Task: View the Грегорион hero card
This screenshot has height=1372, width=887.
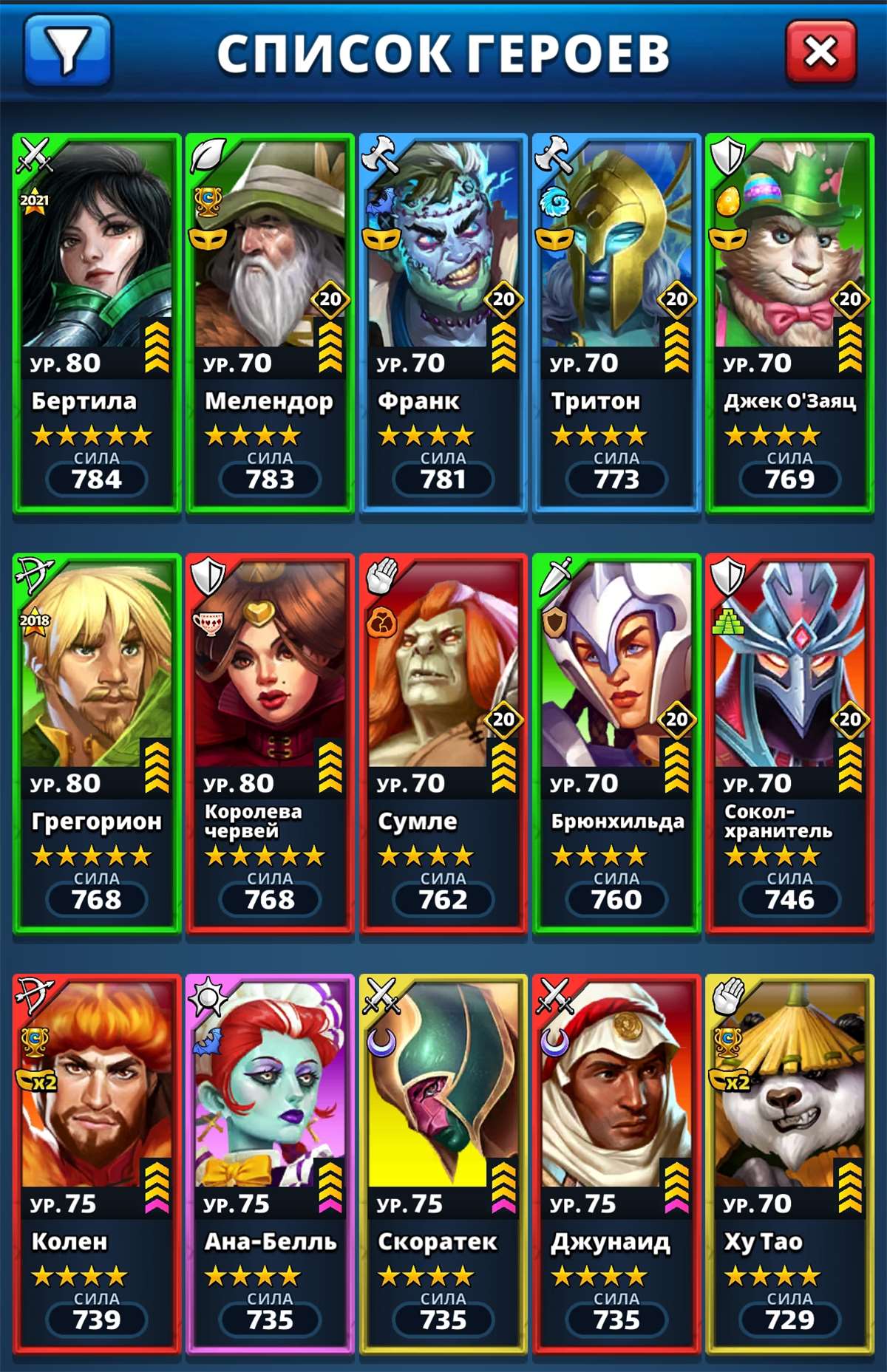Action: point(97,743)
